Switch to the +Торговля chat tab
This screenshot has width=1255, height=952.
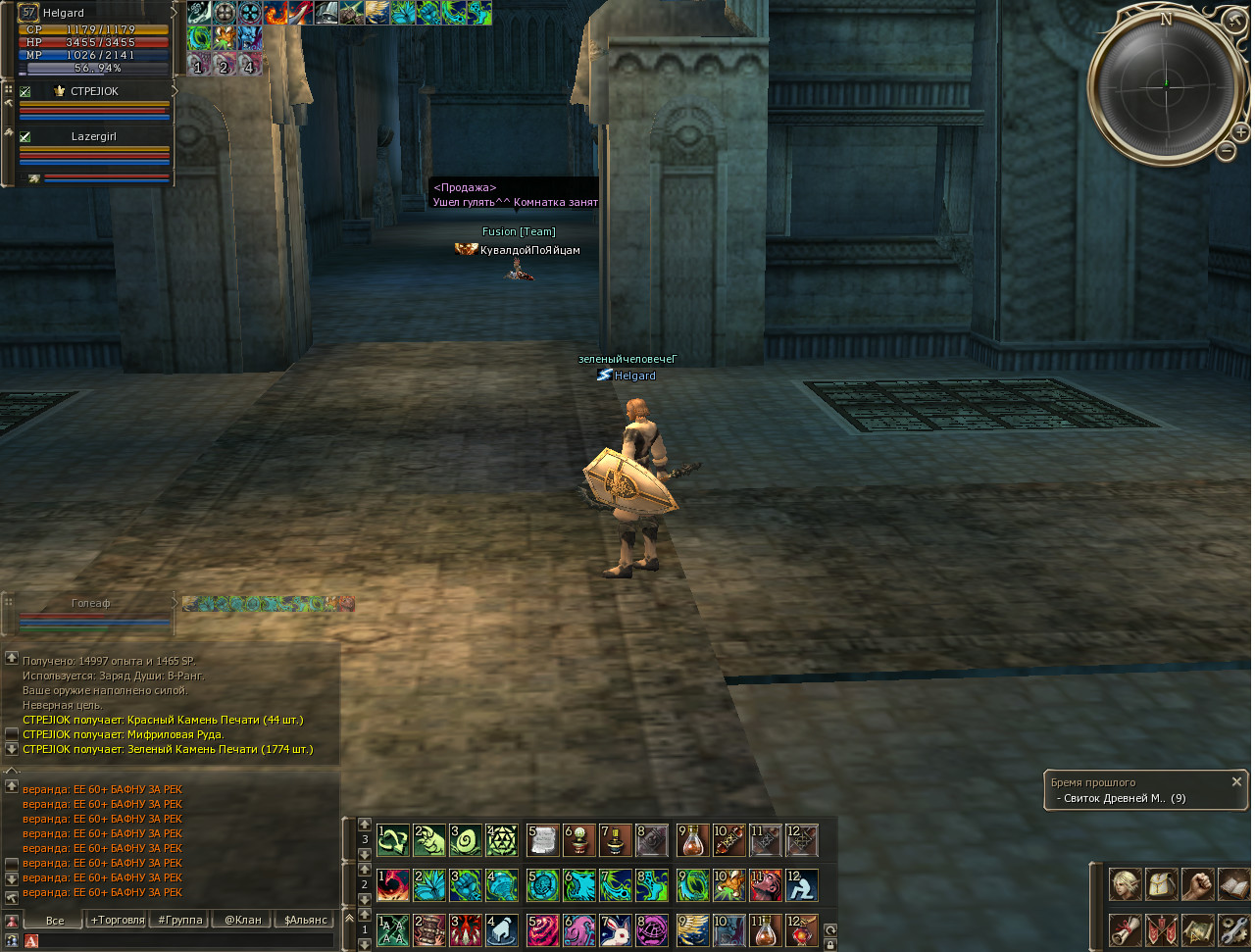[117, 921]
